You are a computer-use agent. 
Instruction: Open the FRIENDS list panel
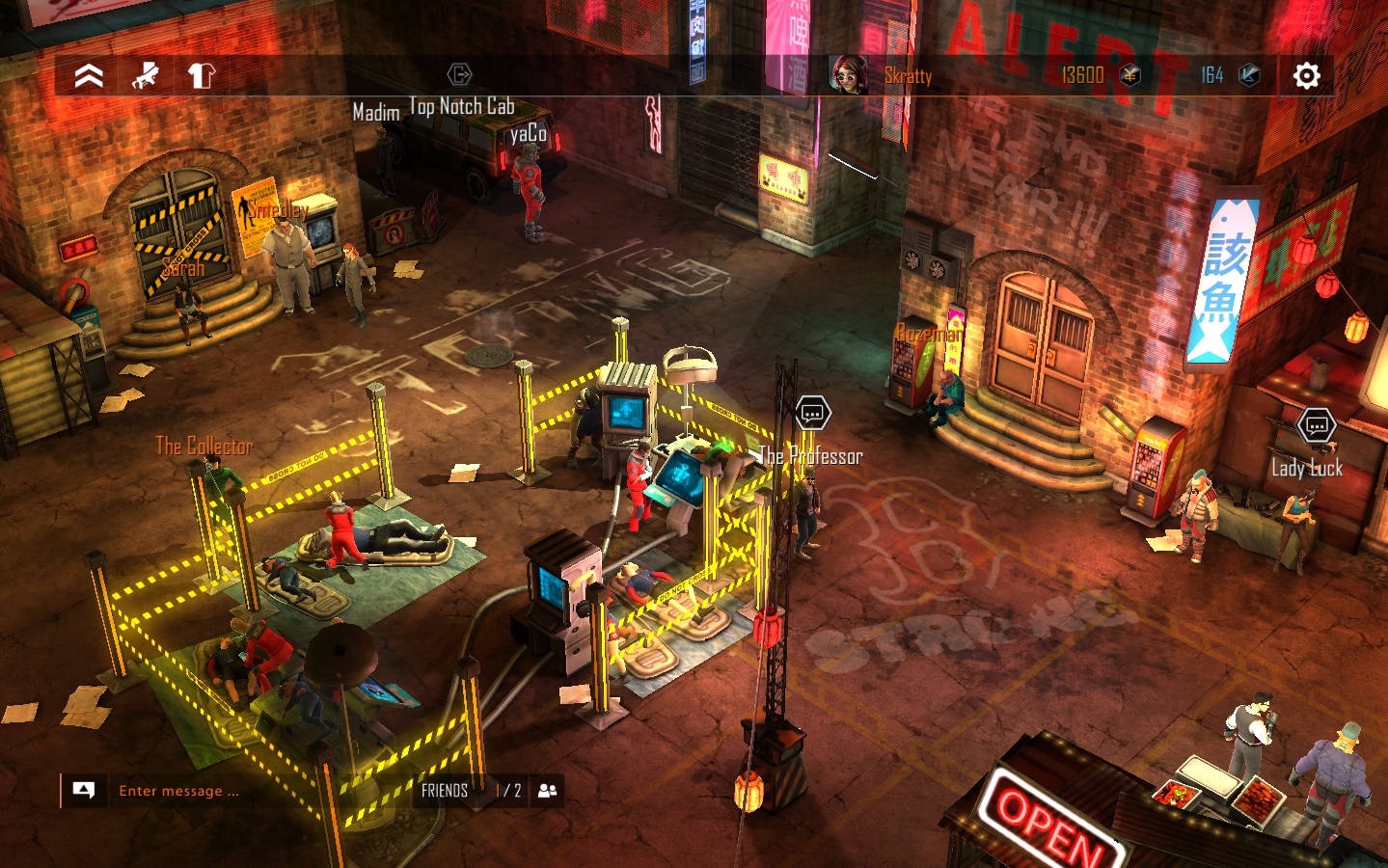click(445, 791)
